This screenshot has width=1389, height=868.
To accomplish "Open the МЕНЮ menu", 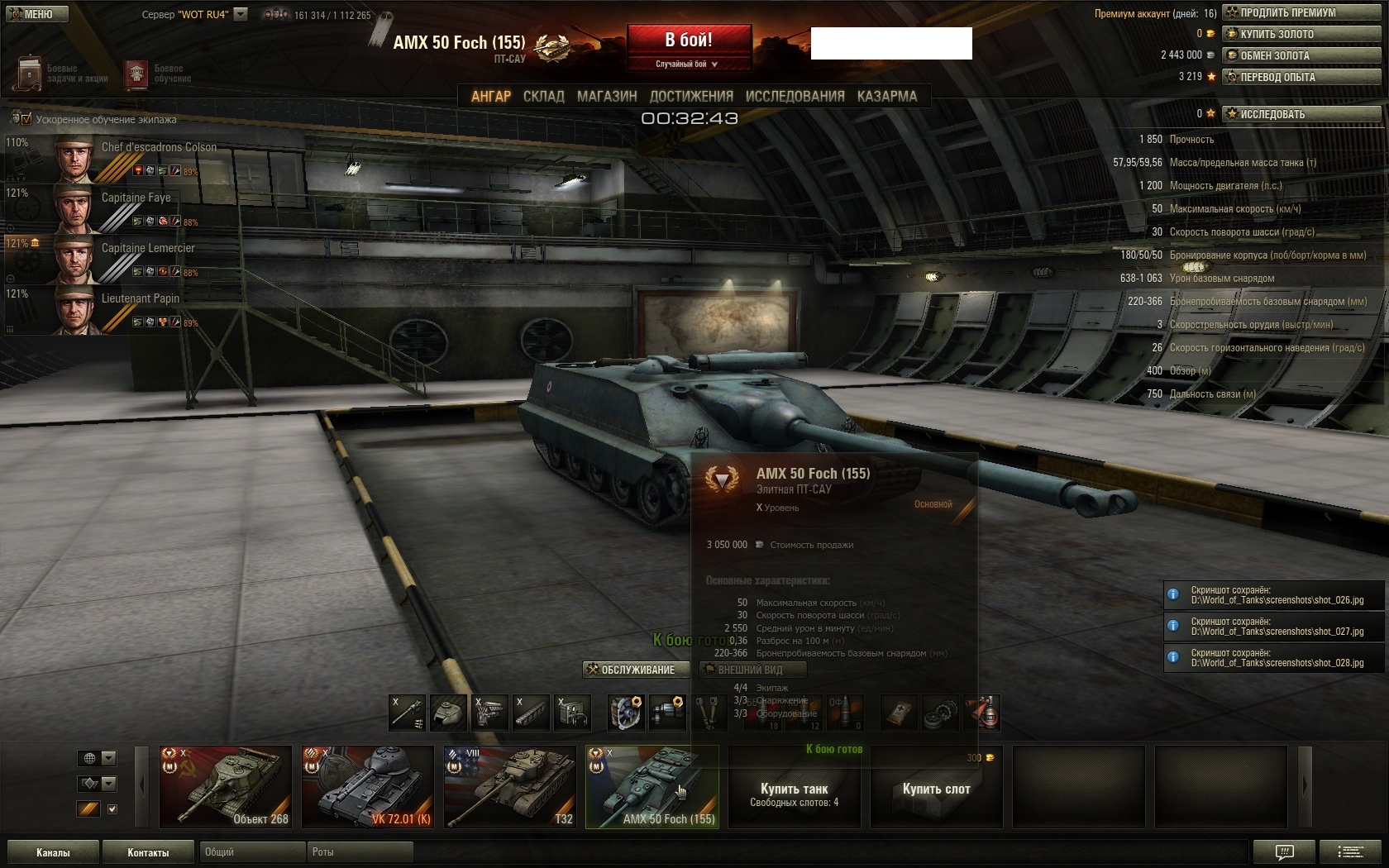I will click(x=35, y=14).
